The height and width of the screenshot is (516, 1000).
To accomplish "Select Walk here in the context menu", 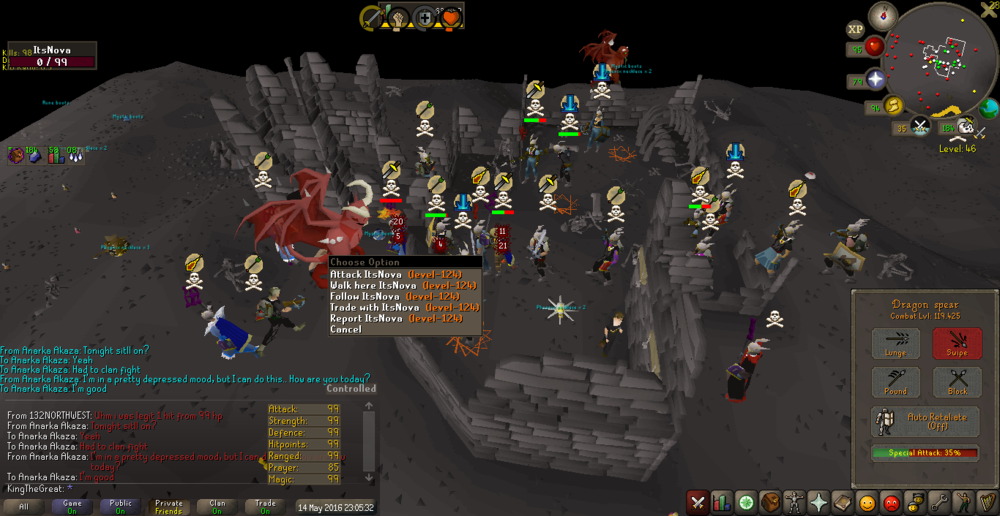I will click(395, 285).
